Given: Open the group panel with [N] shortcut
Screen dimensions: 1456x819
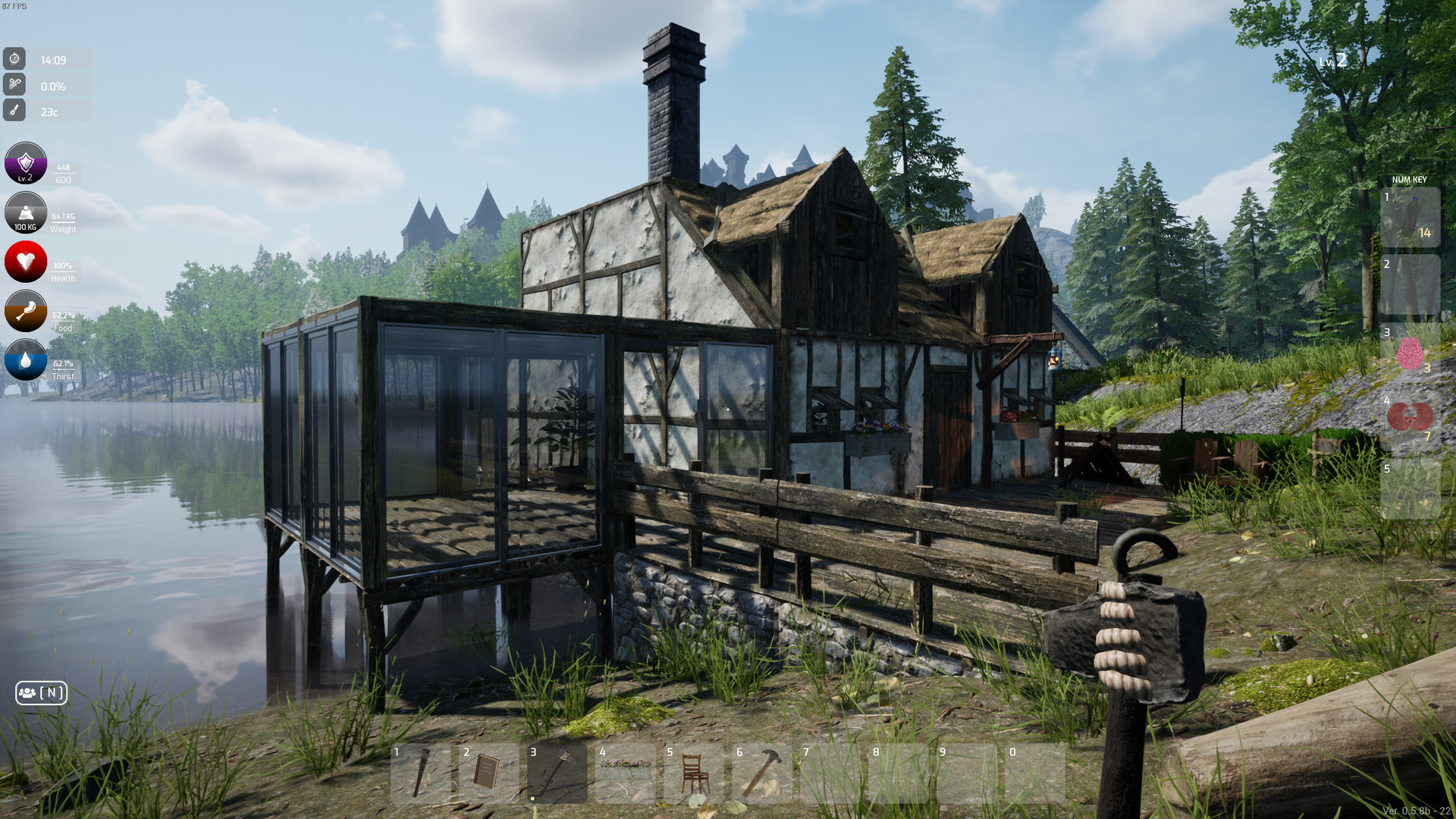Looking at the screenshot, I should 42,692.
